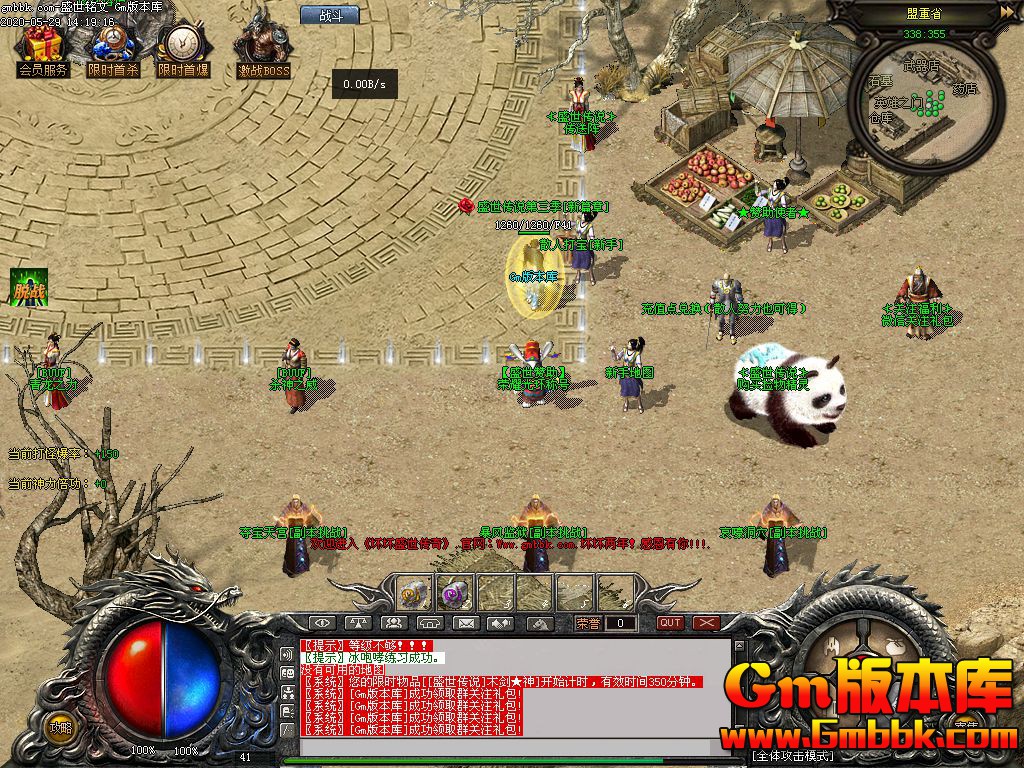Use the purple scroll in hotbar slot 2
This screenshot has height=768, width=1024.
[x=456, y=592]
